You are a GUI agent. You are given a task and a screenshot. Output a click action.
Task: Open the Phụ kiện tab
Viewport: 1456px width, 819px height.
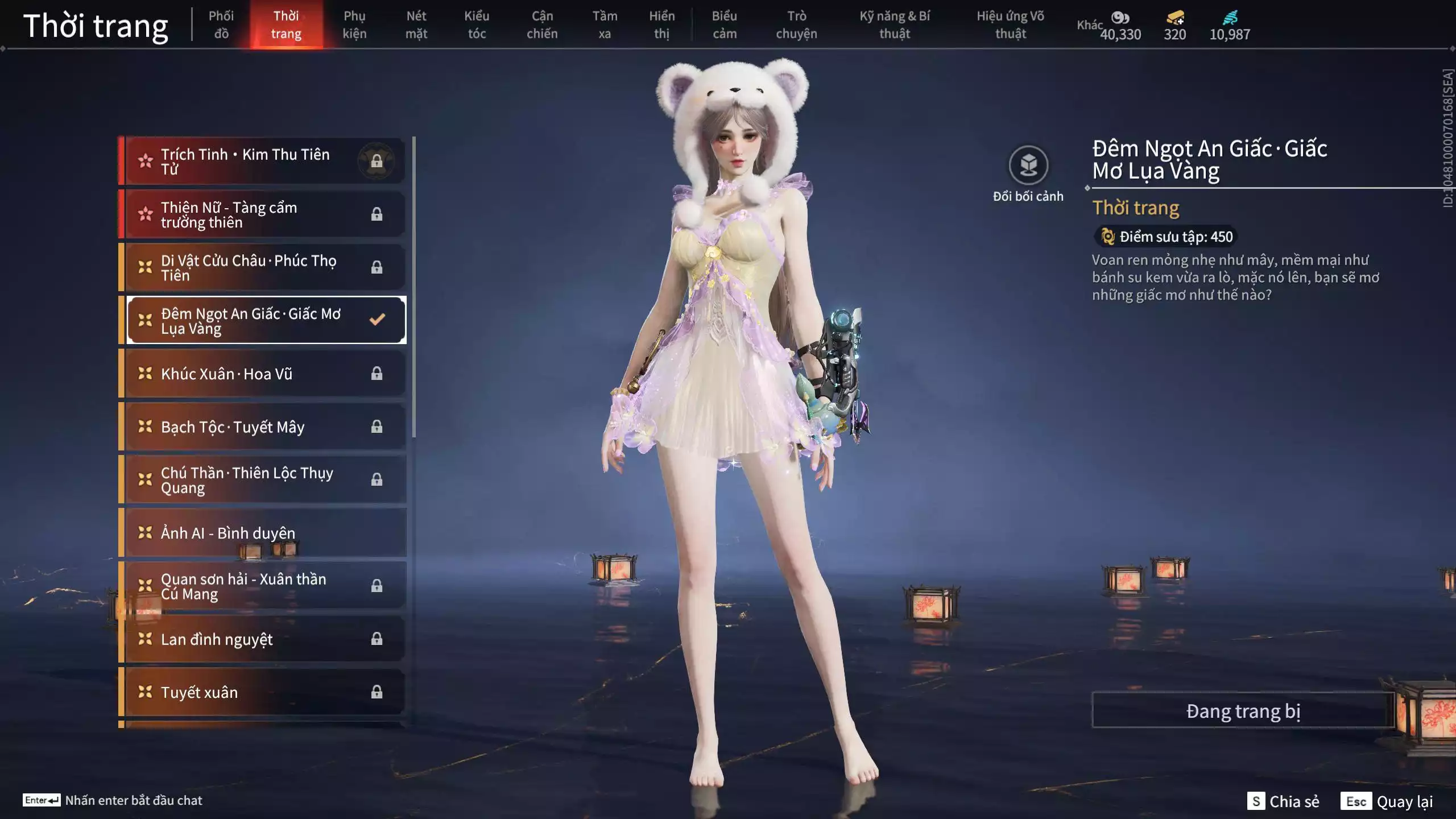point(354,25)
